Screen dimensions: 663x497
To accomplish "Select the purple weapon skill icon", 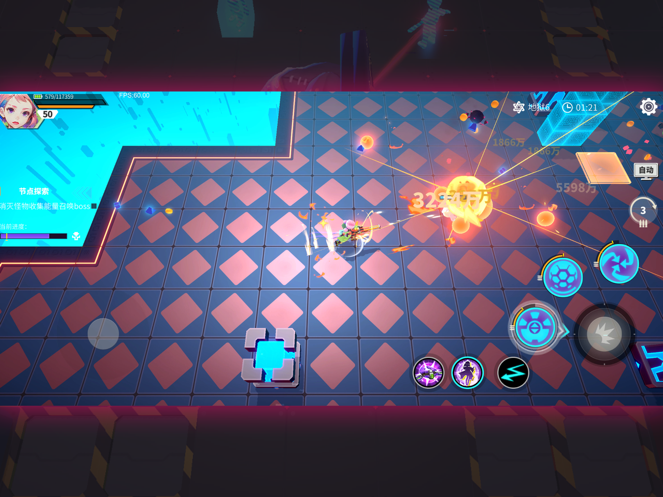I will tap(429, 372).
